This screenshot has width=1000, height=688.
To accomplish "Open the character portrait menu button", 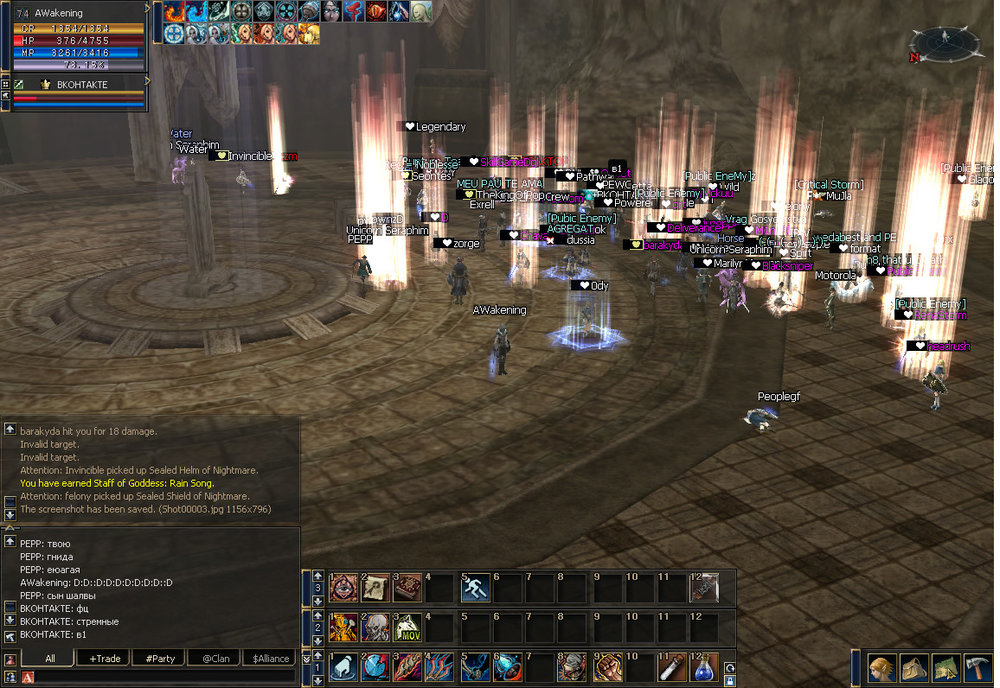I will [881, 667].
